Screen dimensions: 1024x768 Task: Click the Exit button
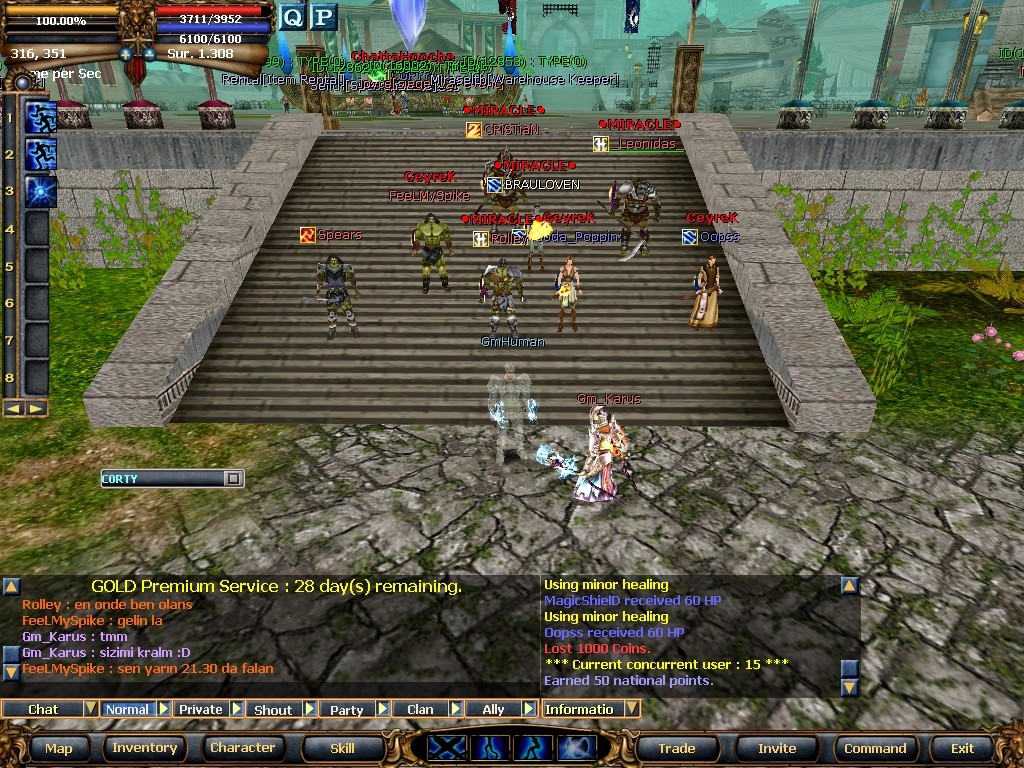pyautogui.click(x=962, y=748)
